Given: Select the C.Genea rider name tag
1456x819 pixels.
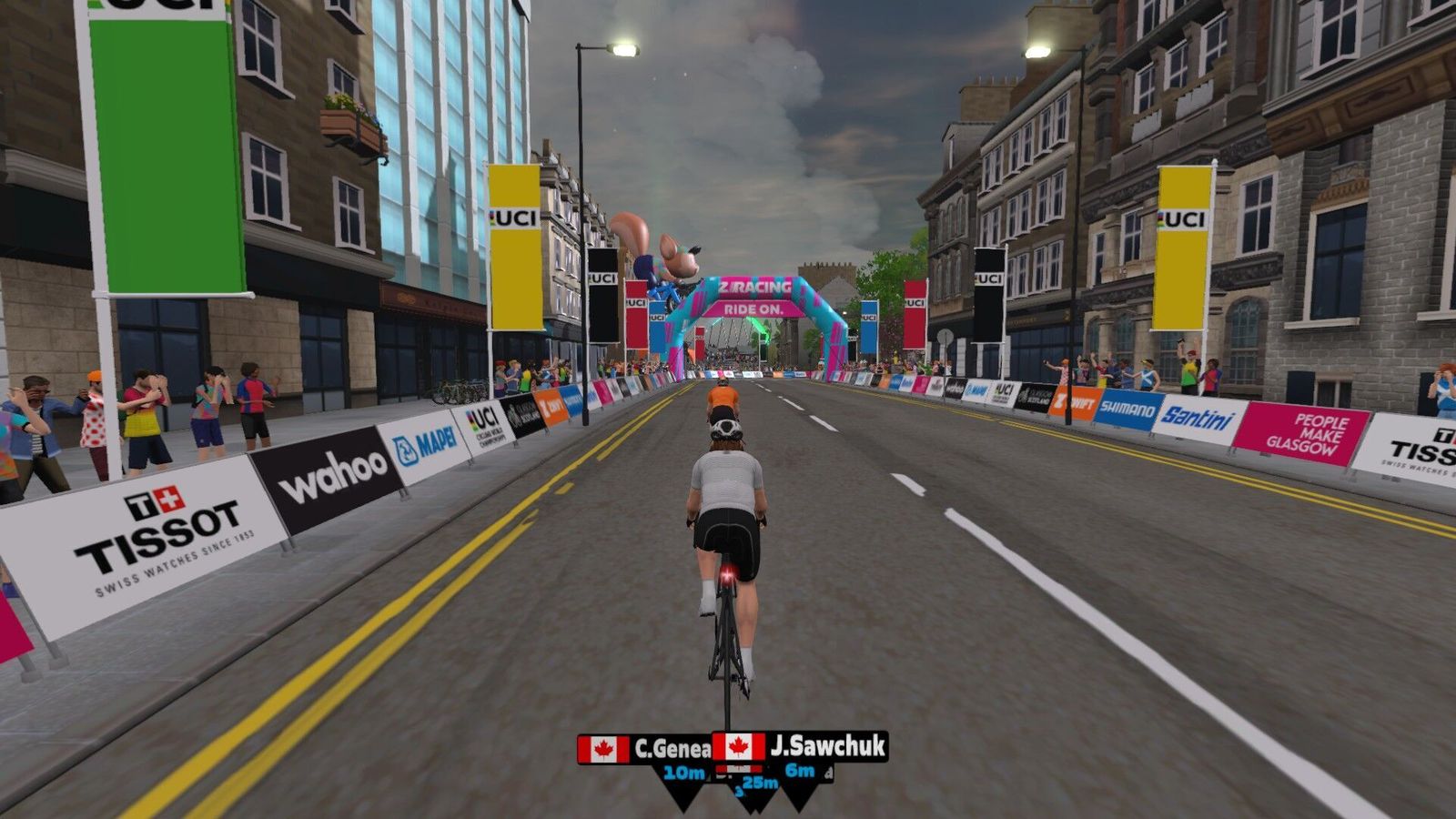Looking at the screenshot, I should (644, 749).
